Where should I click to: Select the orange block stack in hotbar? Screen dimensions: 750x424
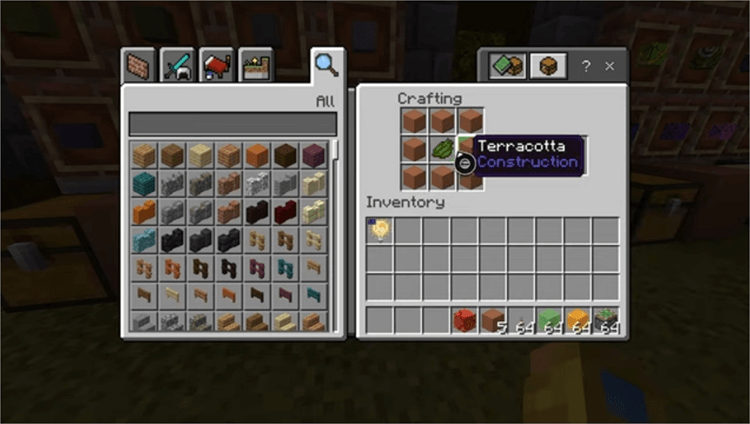pos(577,321)
